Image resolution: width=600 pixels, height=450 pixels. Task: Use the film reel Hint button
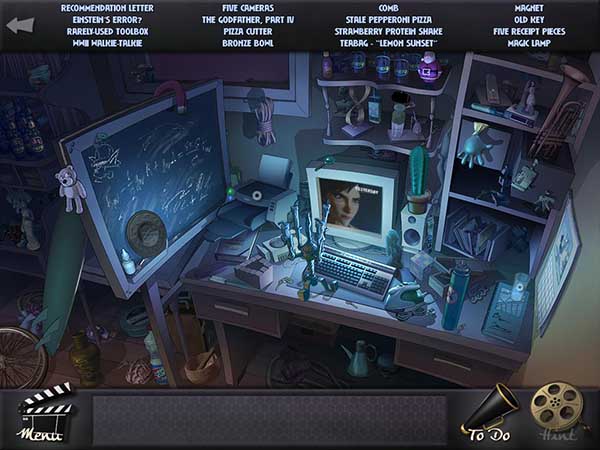pos(554,411)
